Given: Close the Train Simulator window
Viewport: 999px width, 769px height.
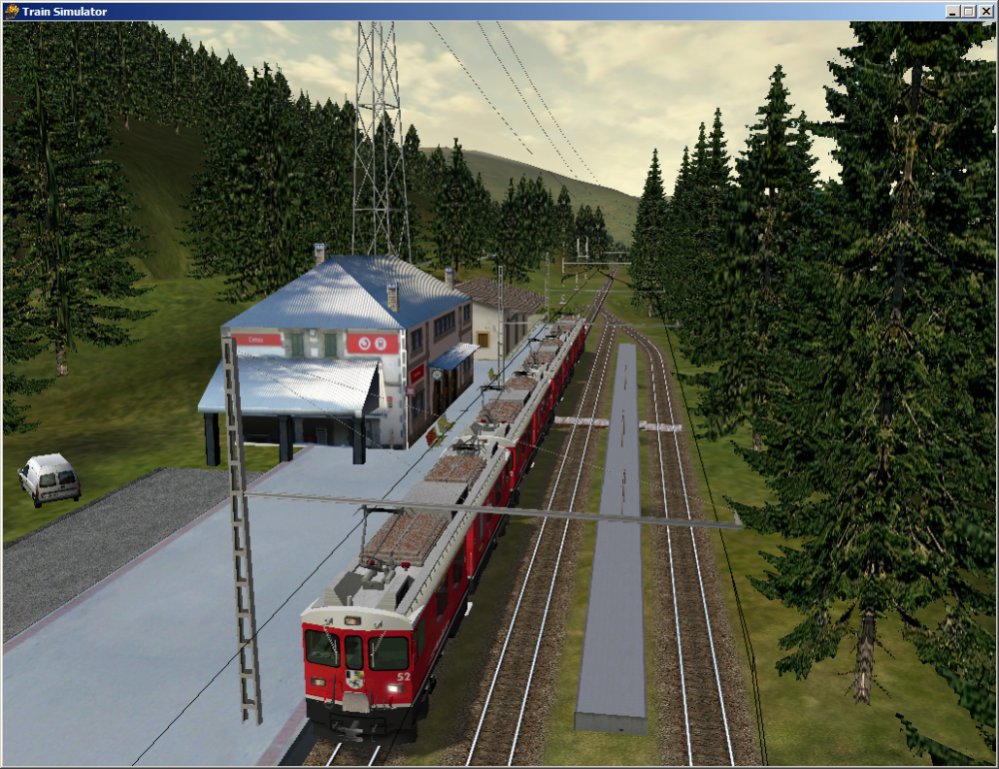Looking at the screenshot, I should (x=985, y=11).
